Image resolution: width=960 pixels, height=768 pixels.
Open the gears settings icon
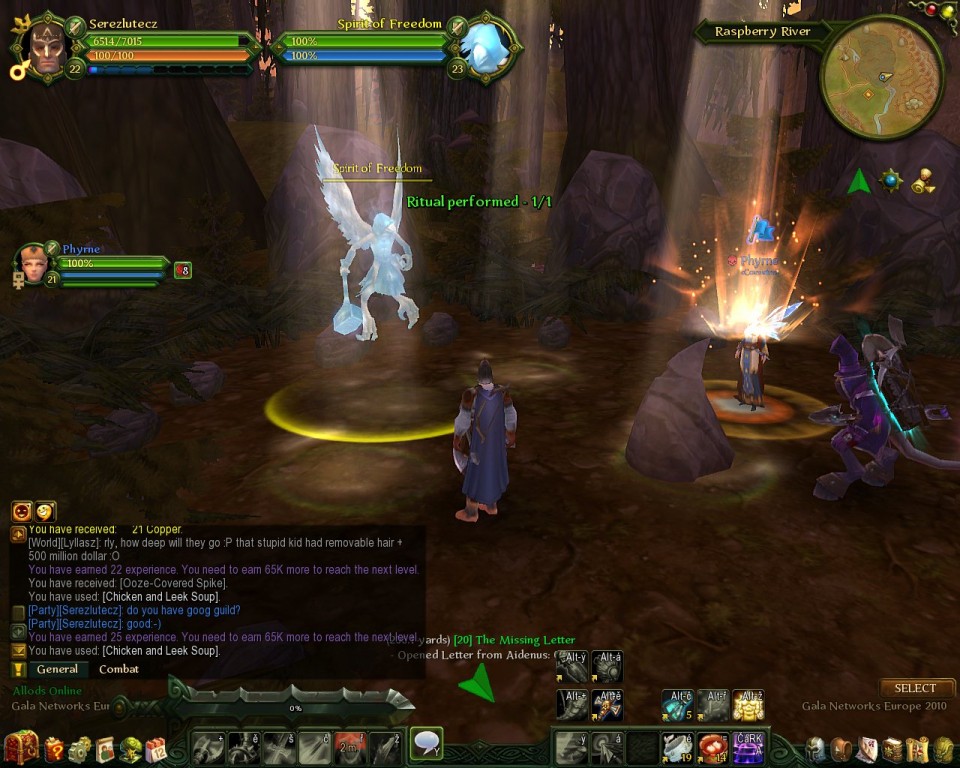pyautogui.click(x=80, y=749)
